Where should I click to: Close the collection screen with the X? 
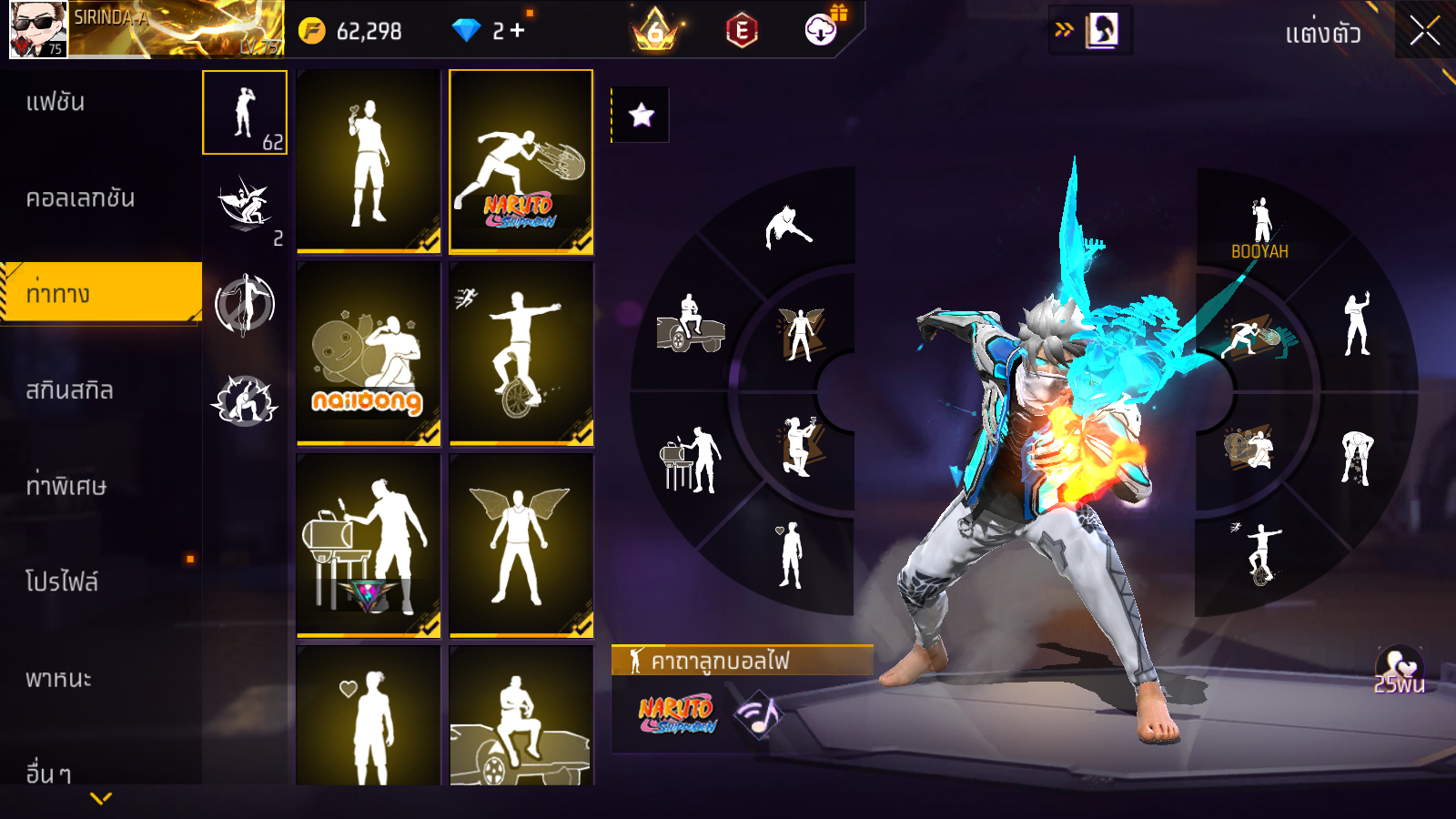tap(1424, 31)
